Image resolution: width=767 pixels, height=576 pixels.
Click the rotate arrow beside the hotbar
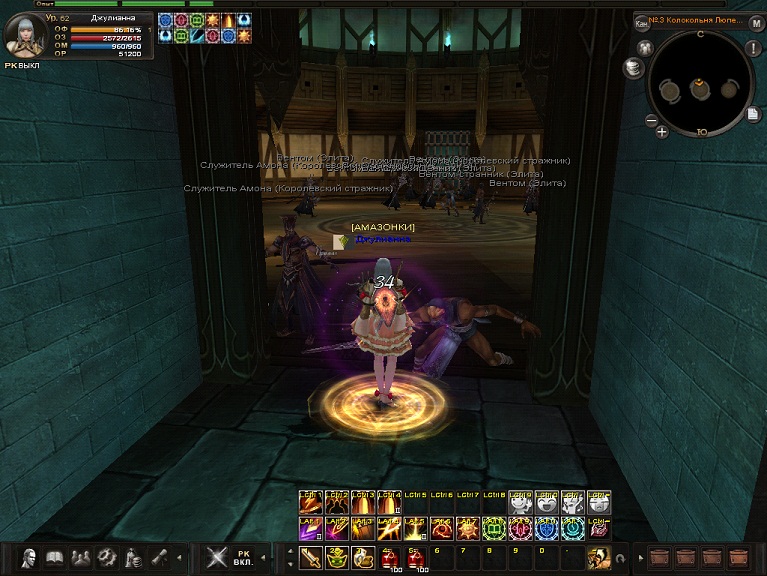pos(620,558)
